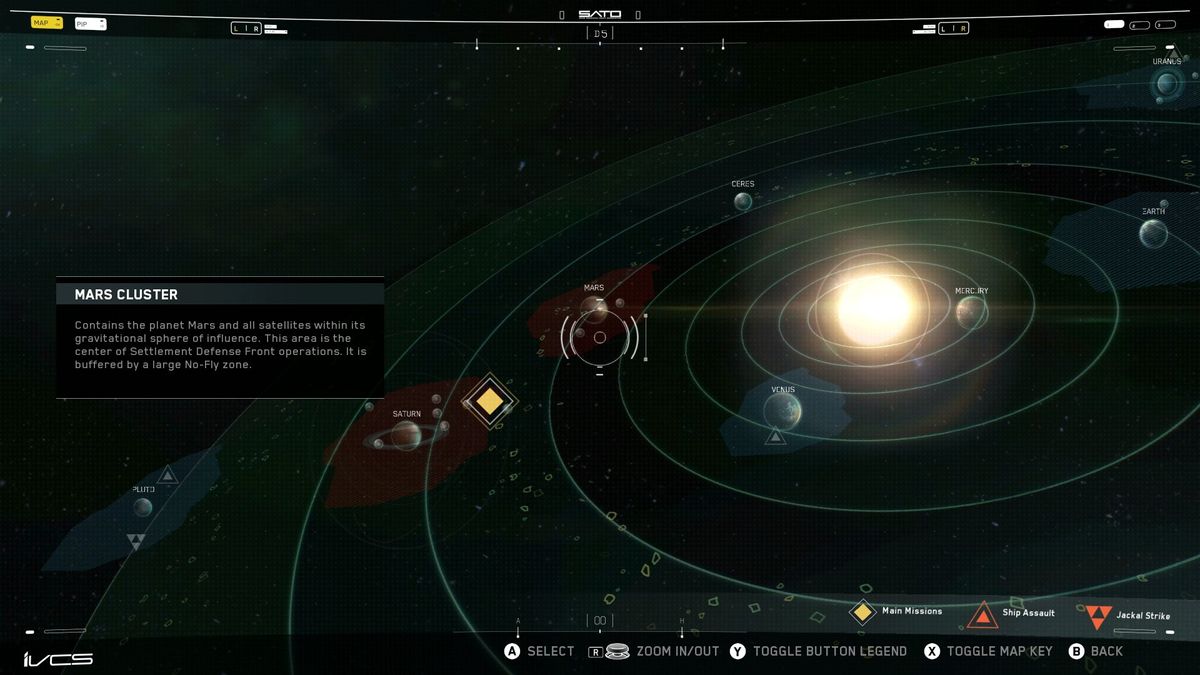Viewport: 1200px width, 675px height.
Task: Select the Earth planet marker
Action: click(1153, 234)
